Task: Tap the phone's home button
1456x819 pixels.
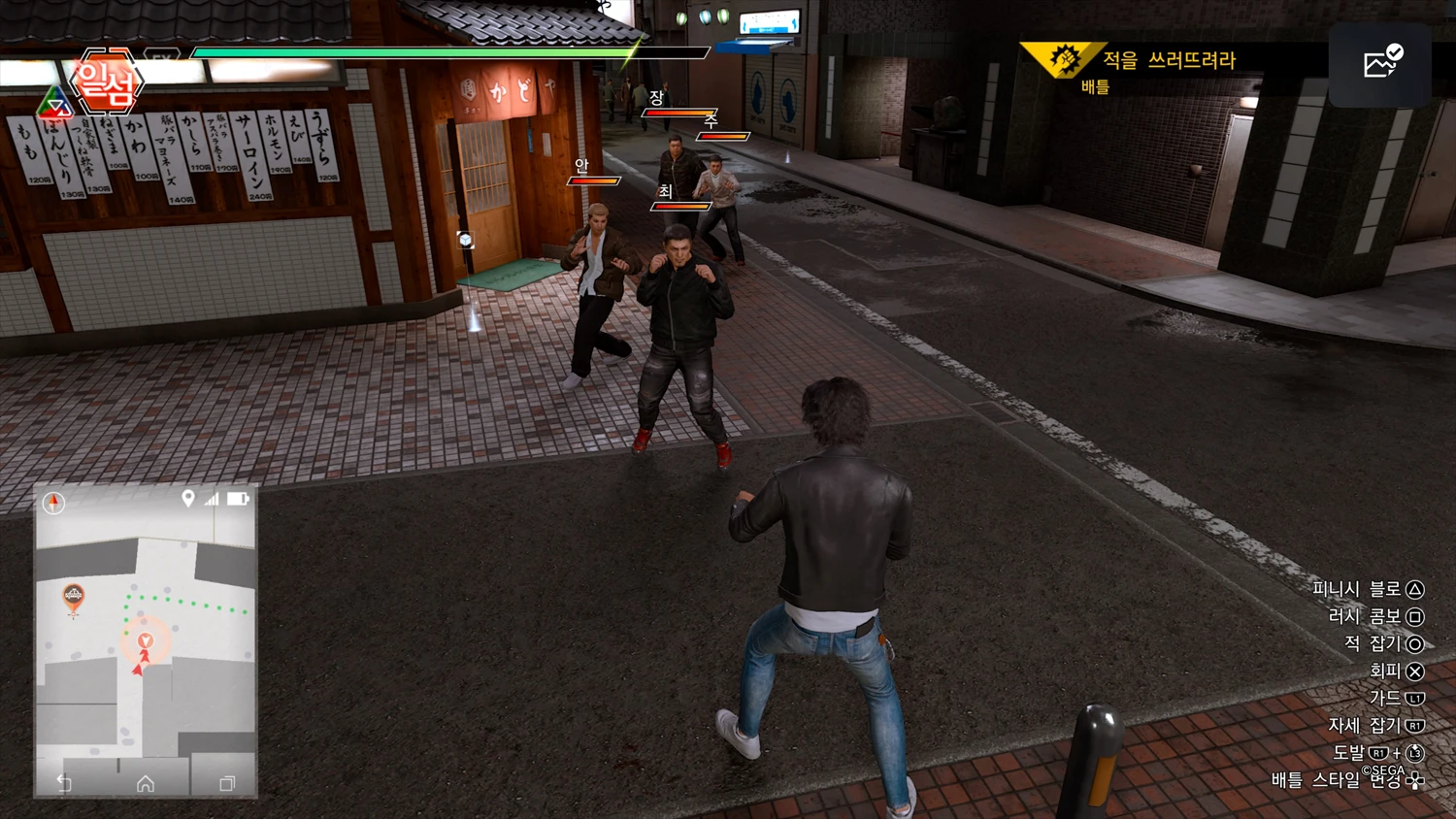Action: point(146,783)
